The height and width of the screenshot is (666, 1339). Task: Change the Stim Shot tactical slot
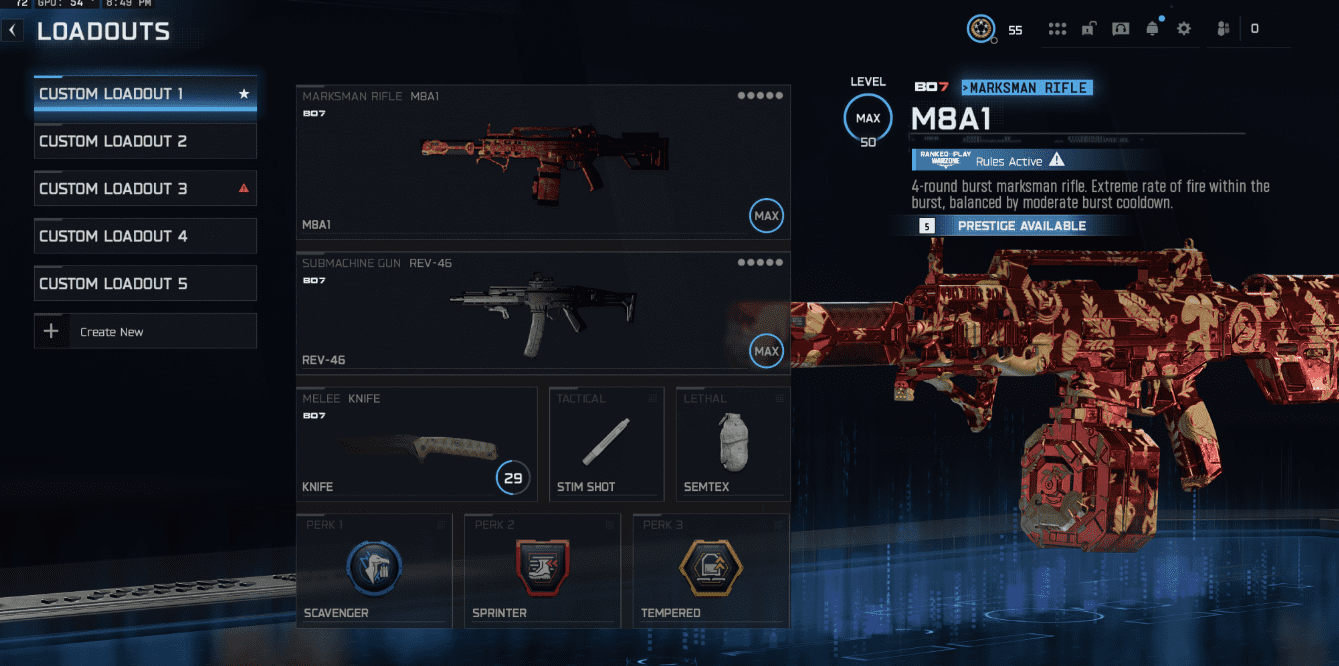[606, 444]
